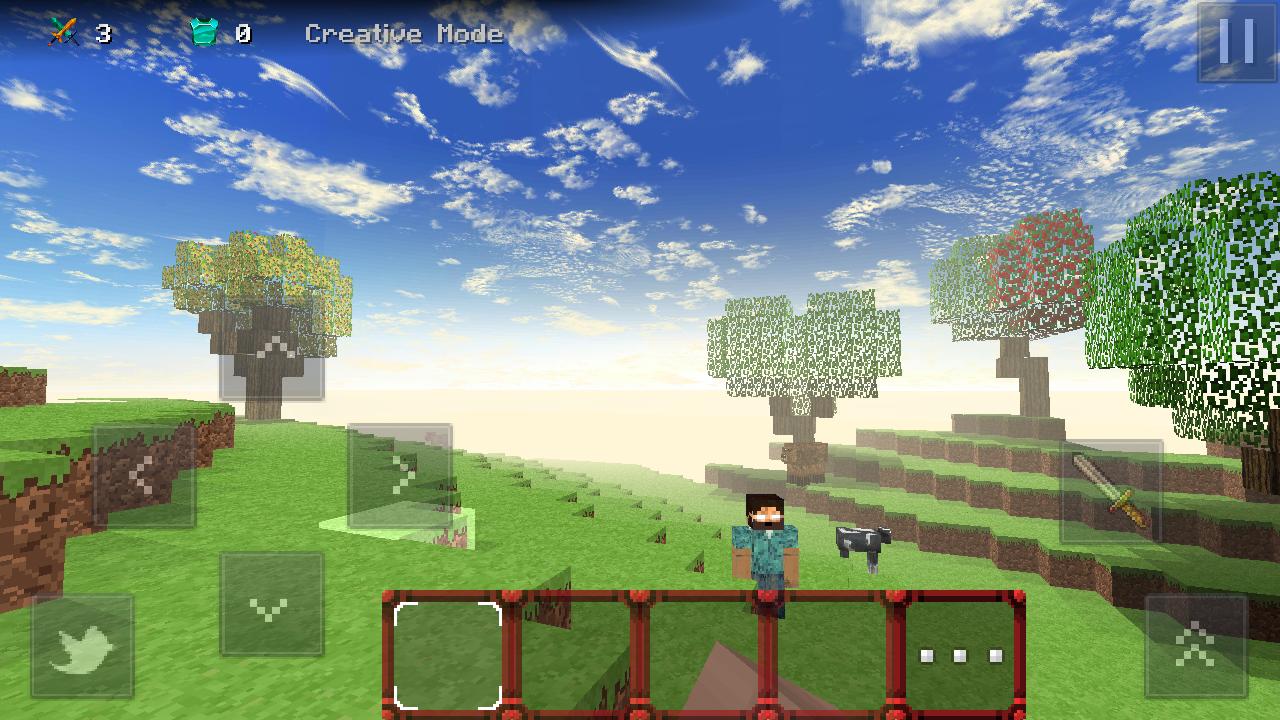
Task: Tap the Creative Mode label
Action: (404, 33)
